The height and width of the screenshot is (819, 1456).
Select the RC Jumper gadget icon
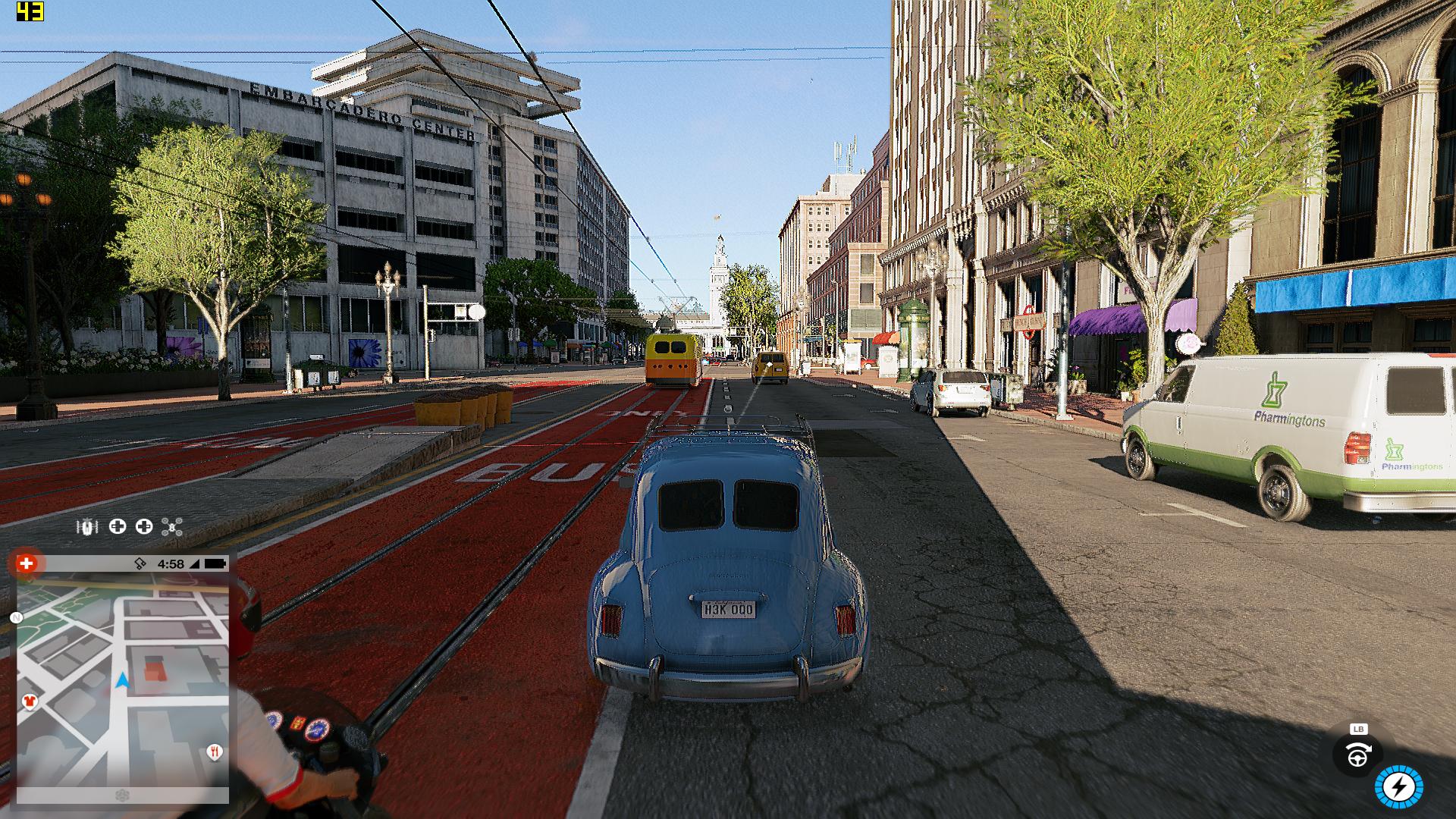click(88, 526)
